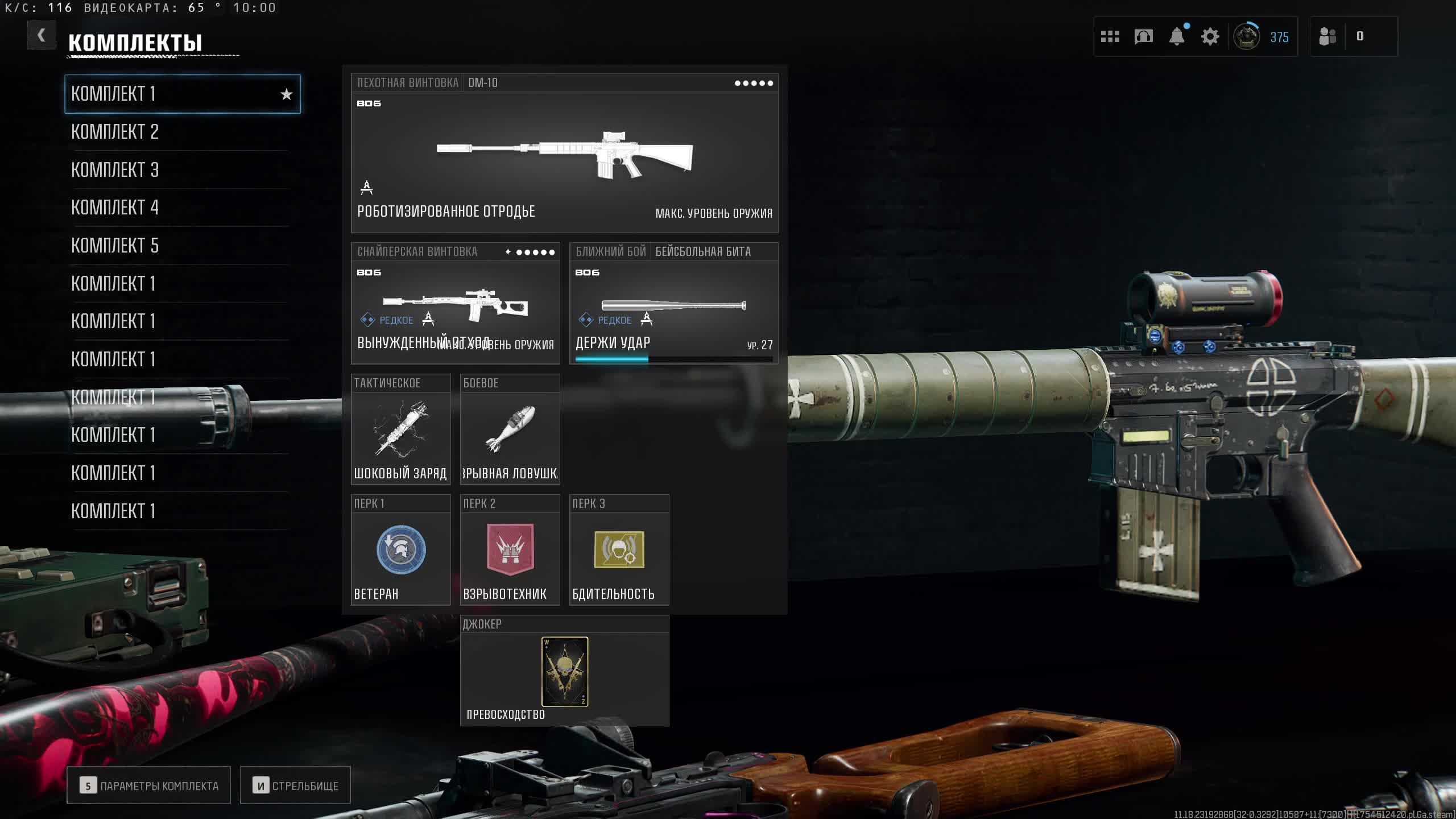Open Параметры комплекта loadout options
The height and width of the screenshot is (819, 1456).
coord(148,785)
